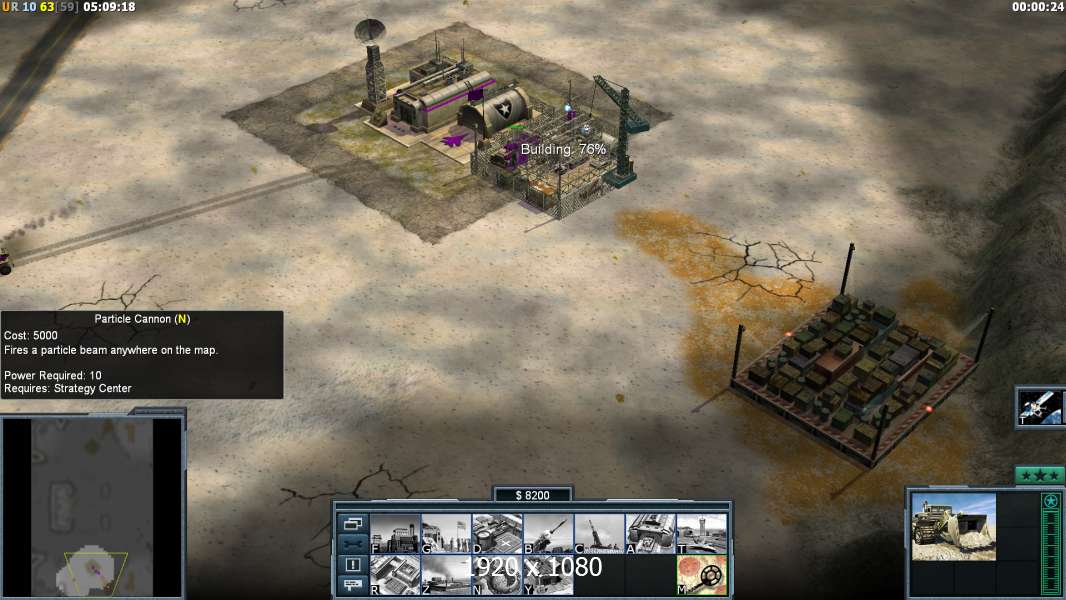The image size is (1066, 600).
Task: Select the power plant build icon (F)
Action: [395, 534]
